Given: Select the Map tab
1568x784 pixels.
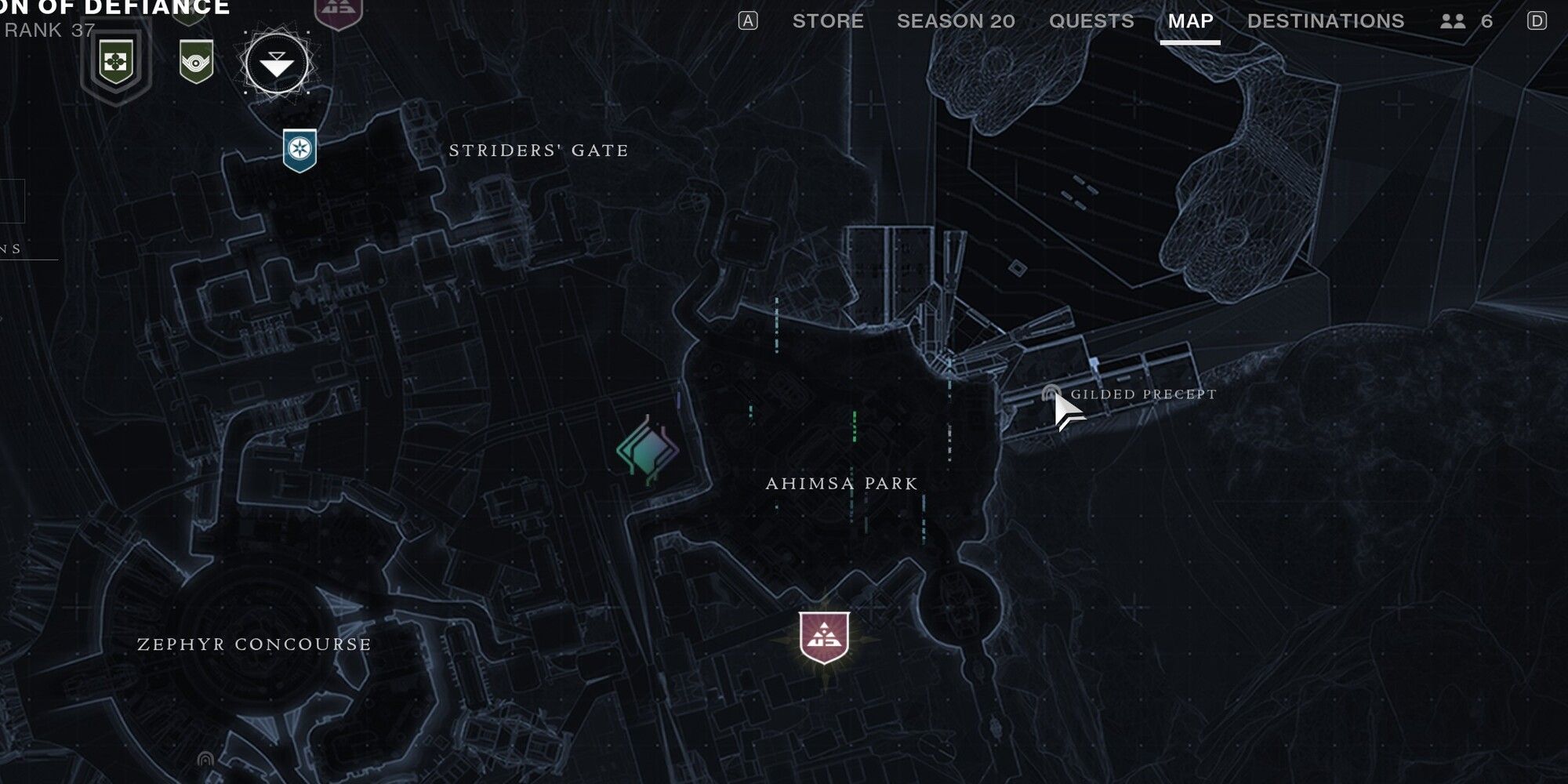Looking at the screenshot, I should click(x=1190, y=21).
